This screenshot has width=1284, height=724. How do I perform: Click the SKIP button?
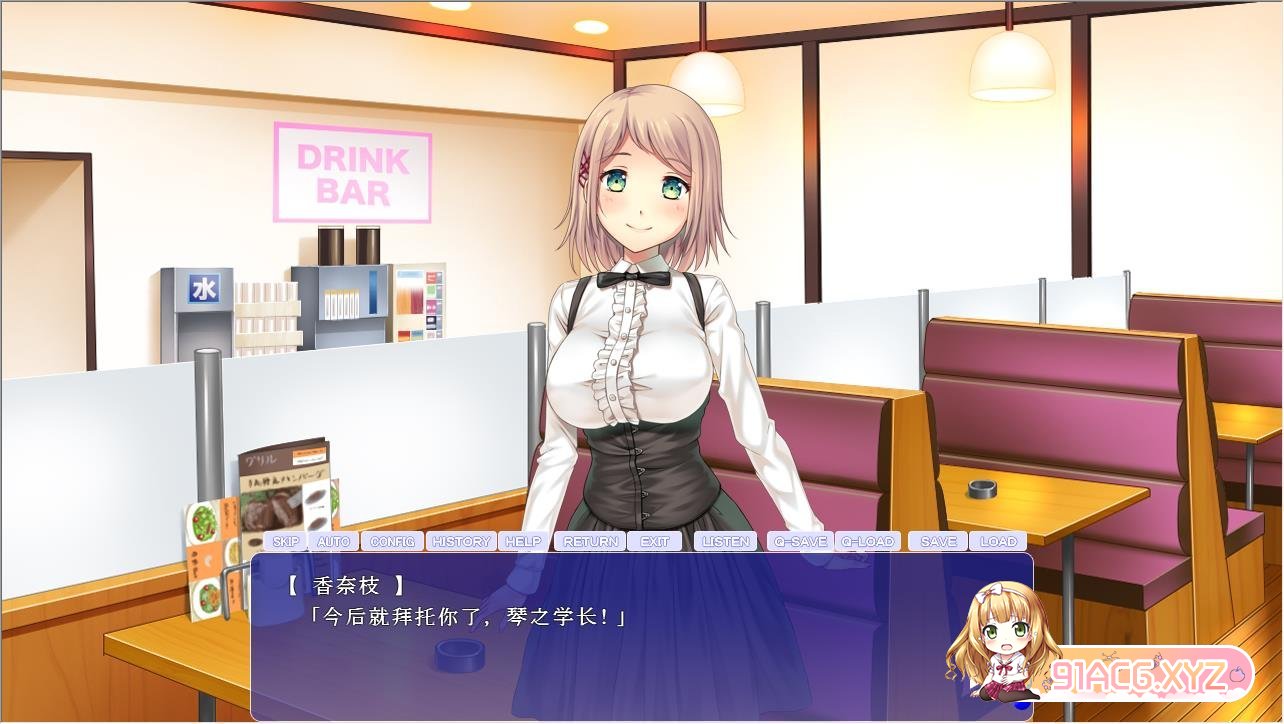(x=286, y=541)
